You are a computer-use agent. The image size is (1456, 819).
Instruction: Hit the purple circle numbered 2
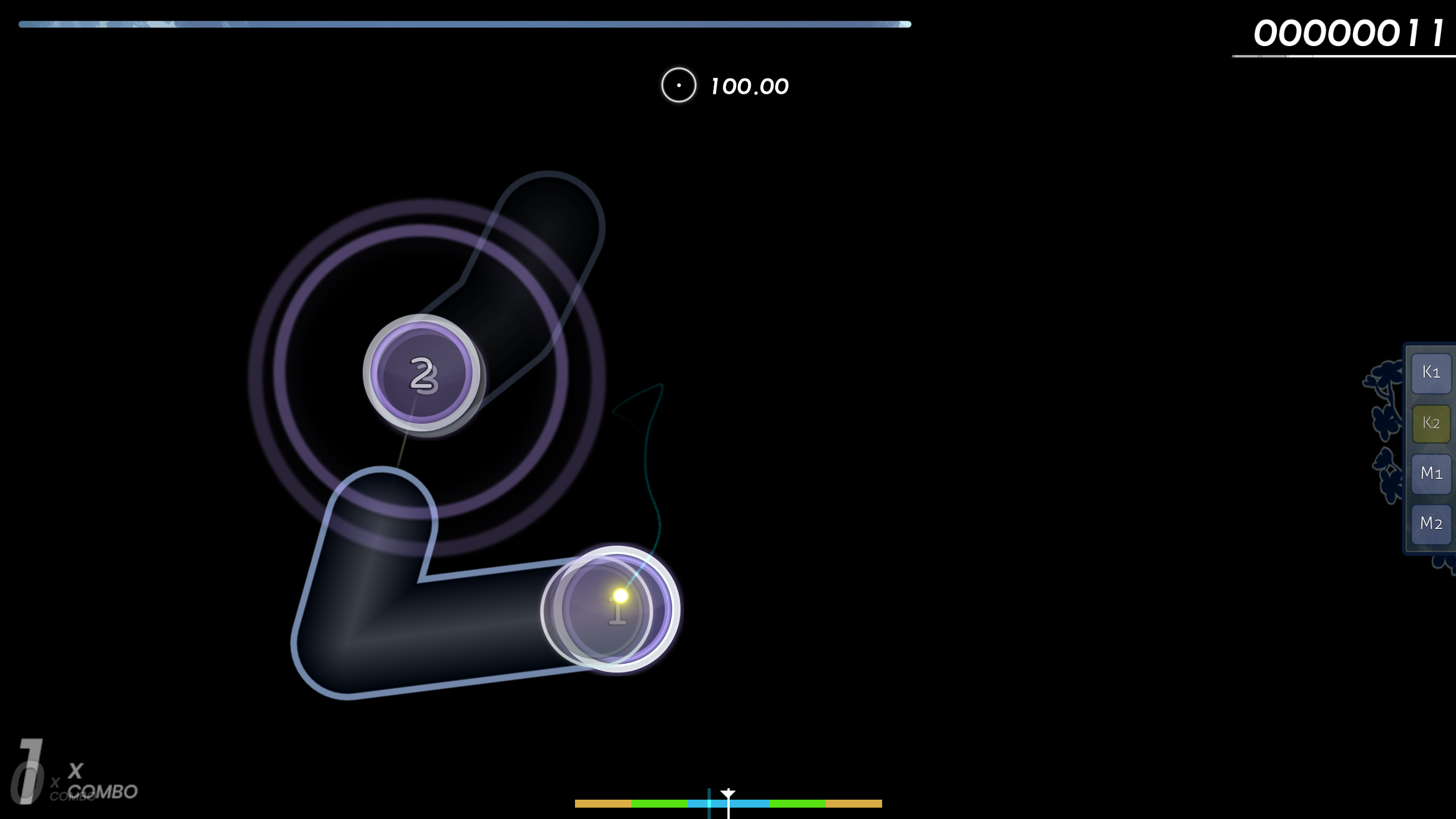(x=421, y=373)
